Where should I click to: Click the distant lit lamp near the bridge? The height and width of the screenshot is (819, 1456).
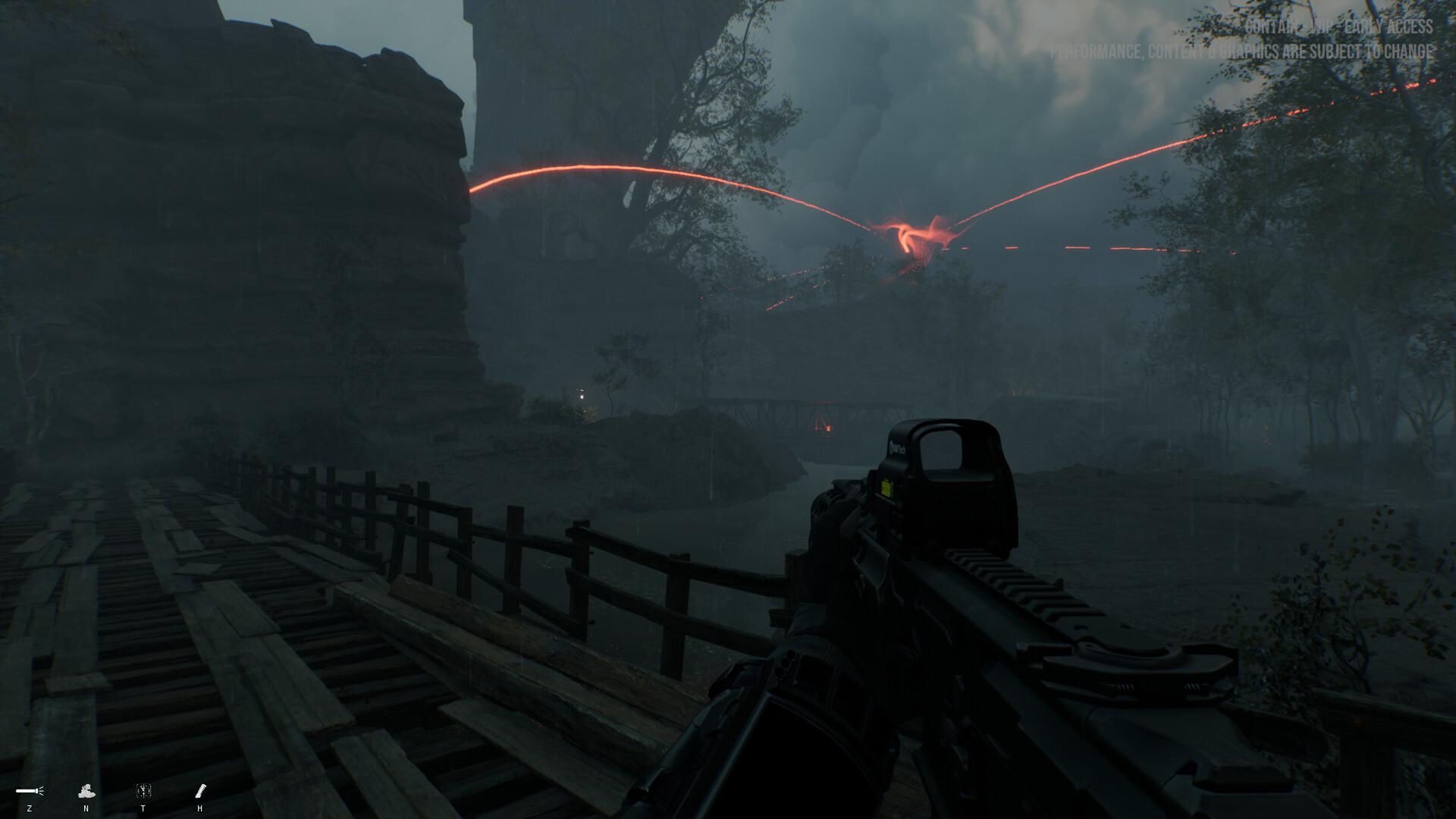[582, 396]
